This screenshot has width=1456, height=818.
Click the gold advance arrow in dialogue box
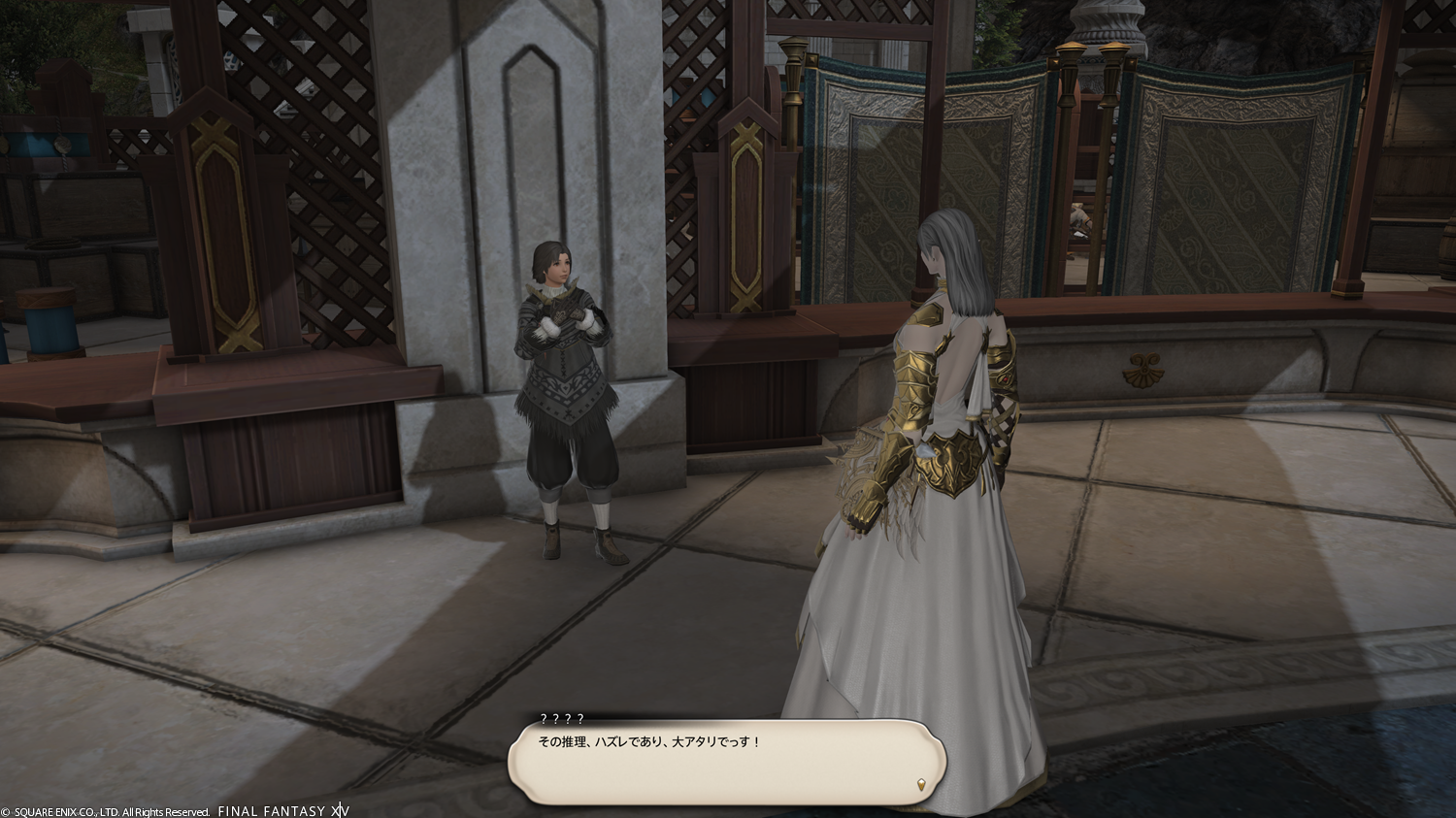920,783
